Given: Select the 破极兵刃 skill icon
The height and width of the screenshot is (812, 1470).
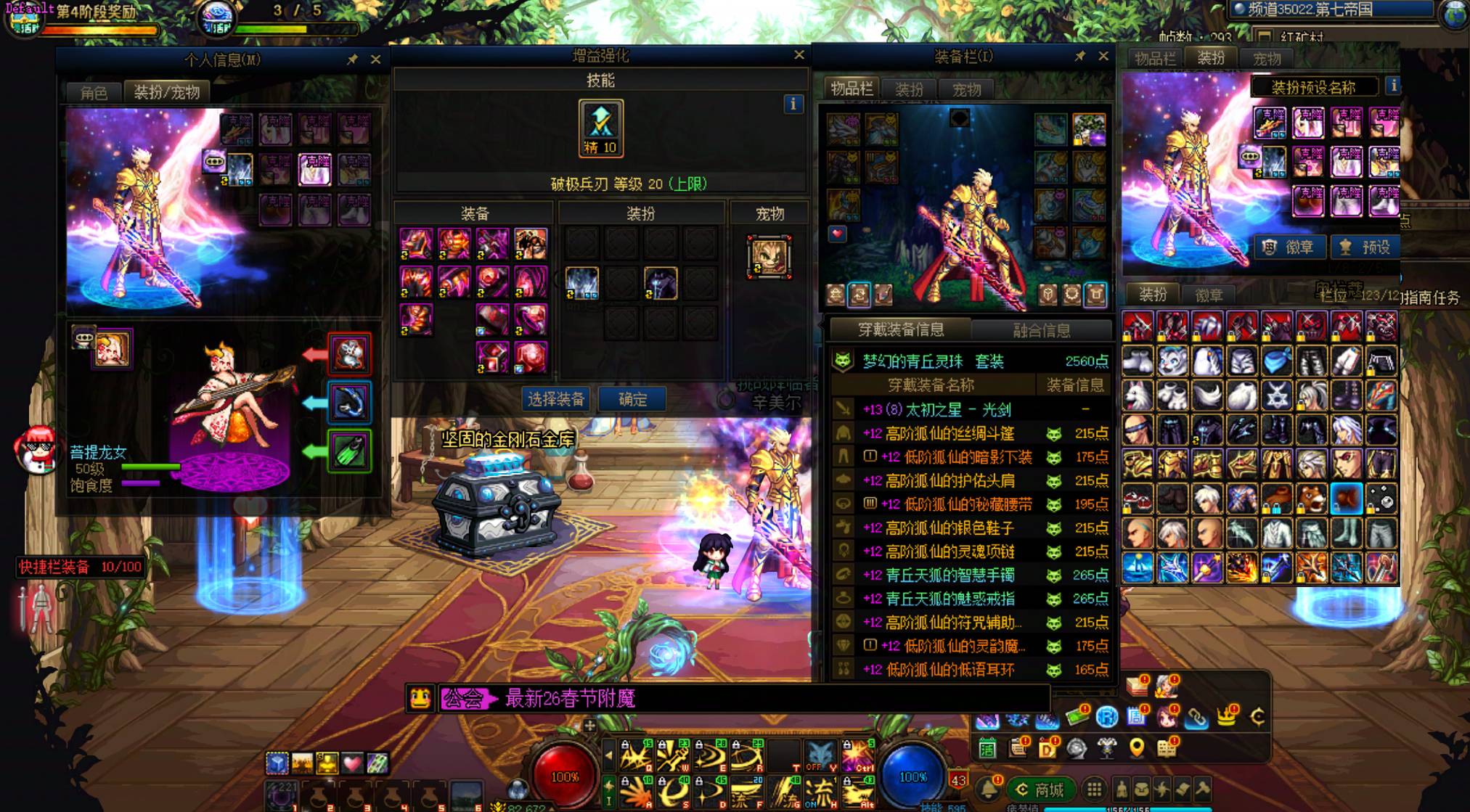Looking at the screenshot, I should pyautogui.click(x=600, y=128).
